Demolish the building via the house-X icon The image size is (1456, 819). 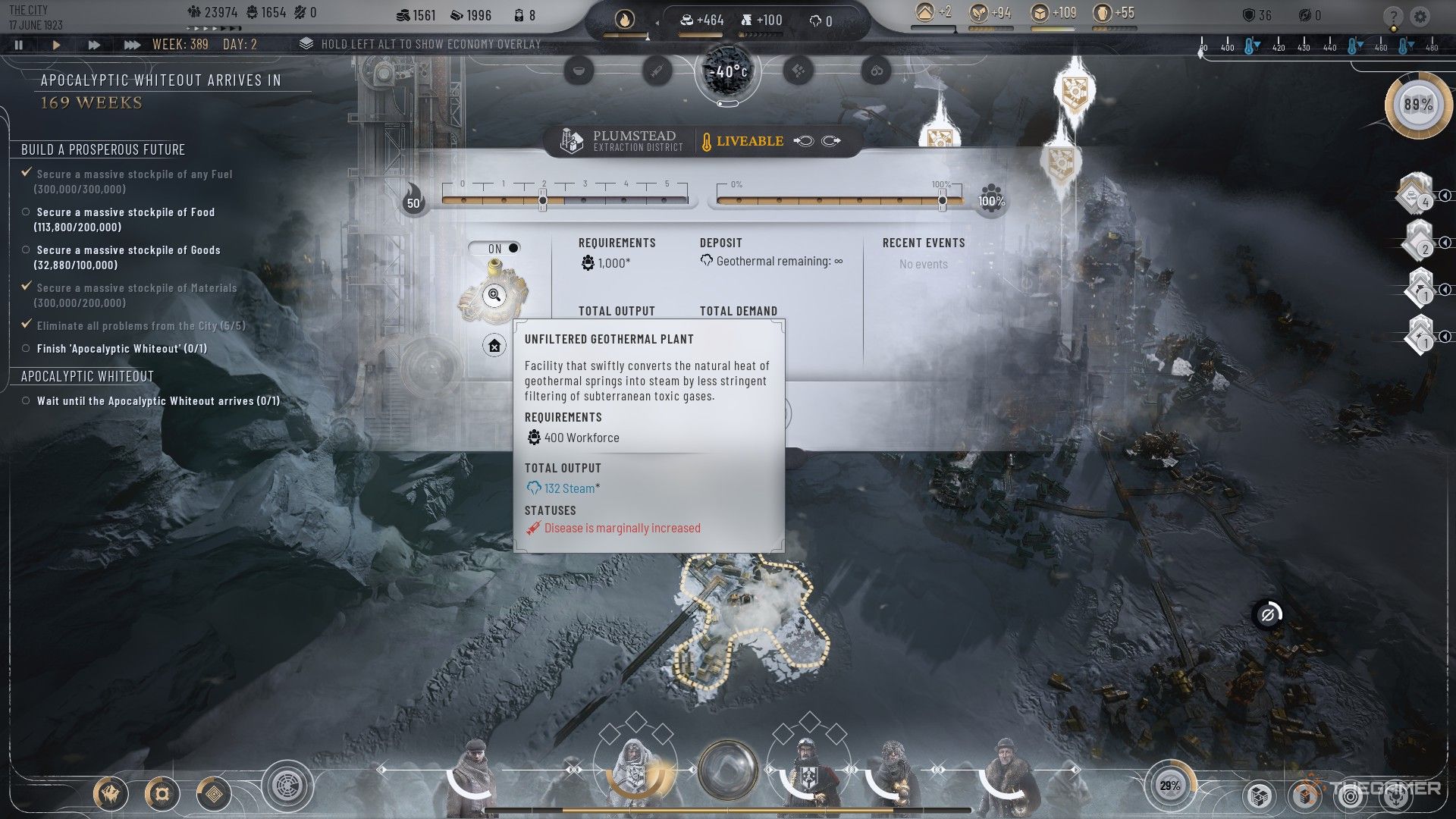pyautogui.click(x=494, y=346)
